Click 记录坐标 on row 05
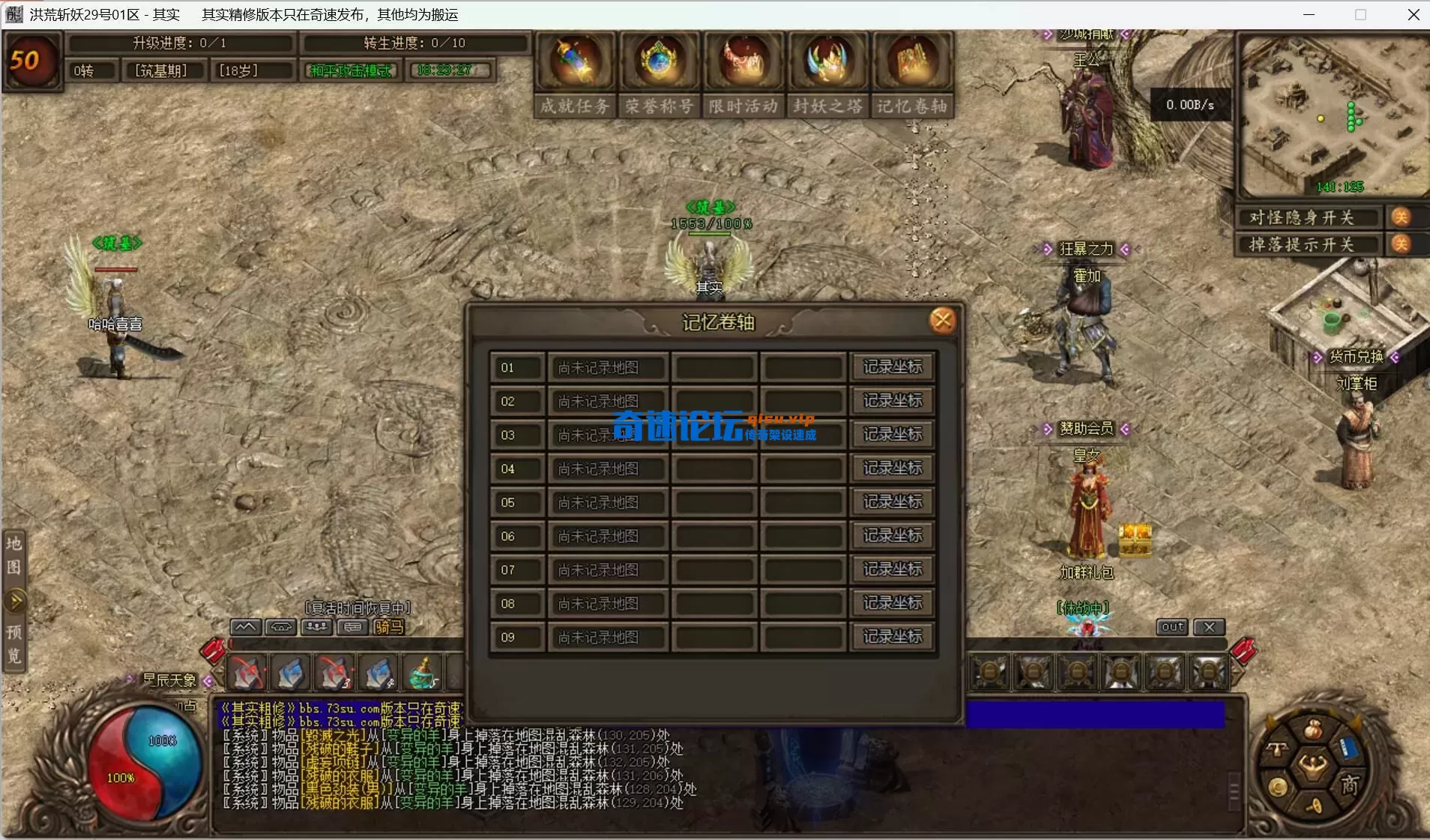The image size is (1430, 840). pyautogui.click(x=892, y=502)
